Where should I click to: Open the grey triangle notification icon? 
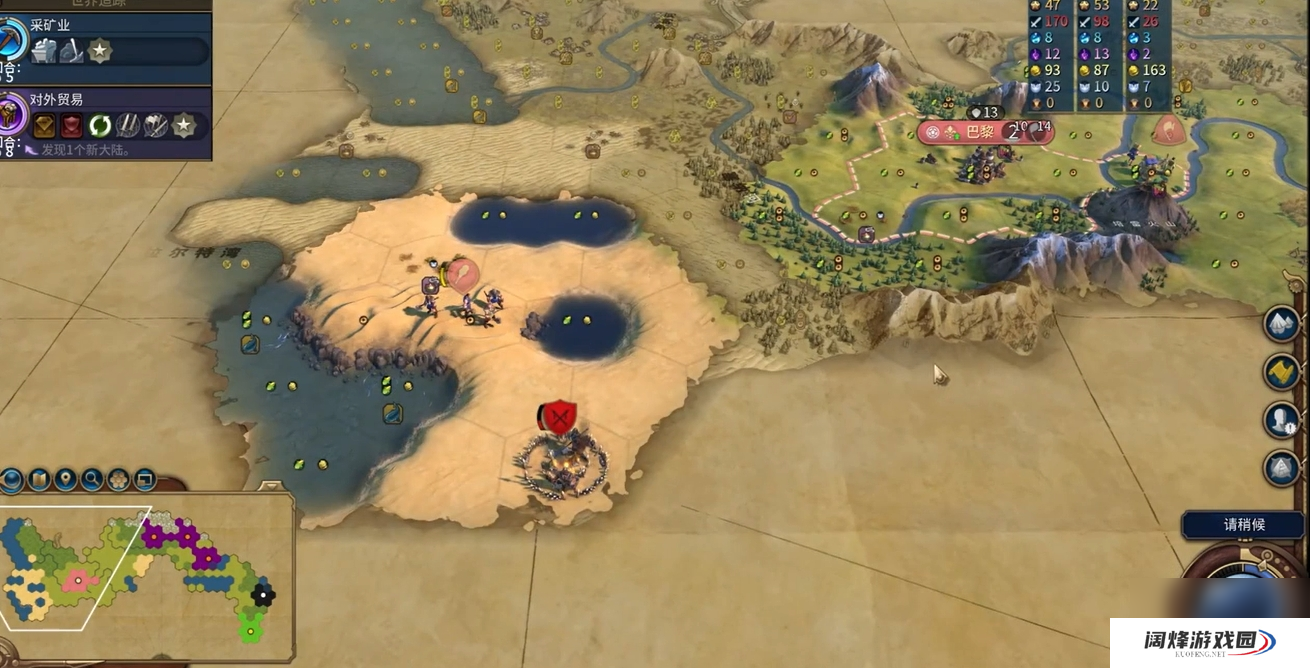(x=1281, y=467)
